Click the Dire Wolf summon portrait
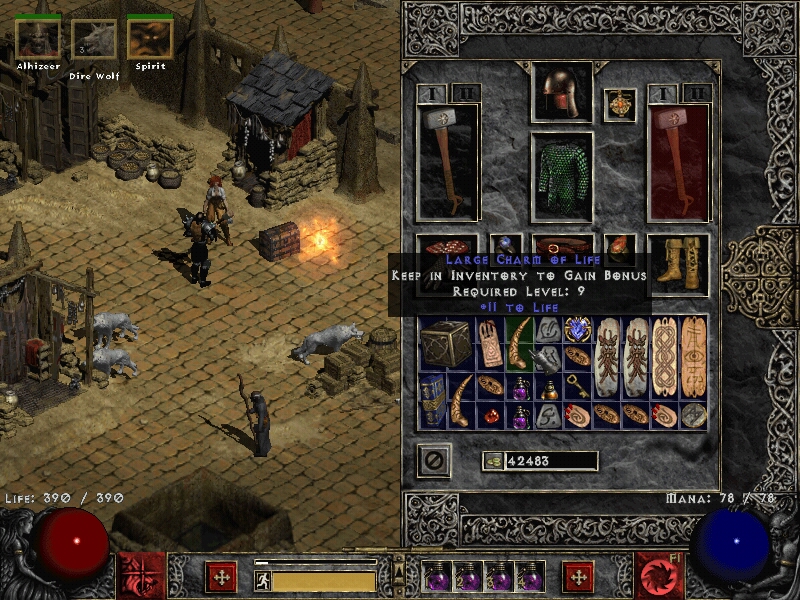This screenshot has height=600, width=800. tap(93, 39)
